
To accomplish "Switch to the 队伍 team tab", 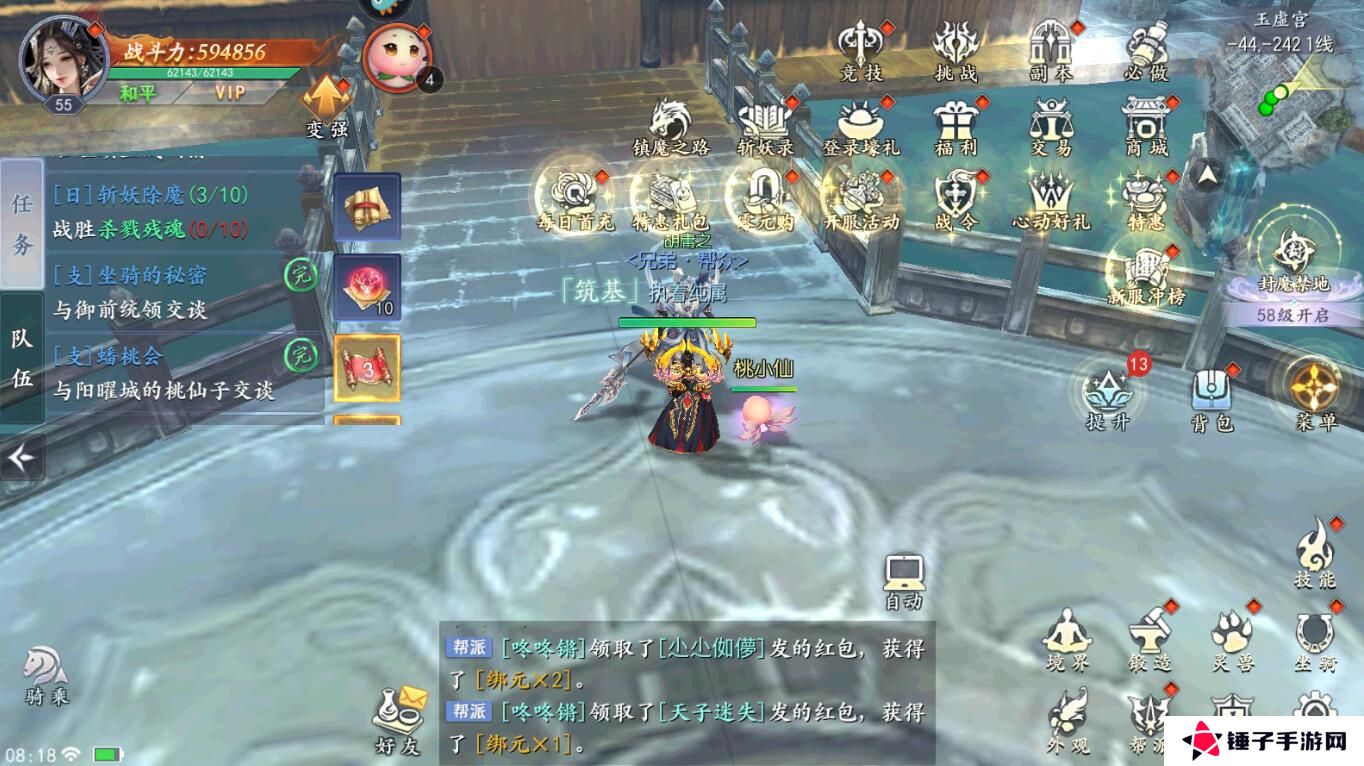I will coord(22,359).
